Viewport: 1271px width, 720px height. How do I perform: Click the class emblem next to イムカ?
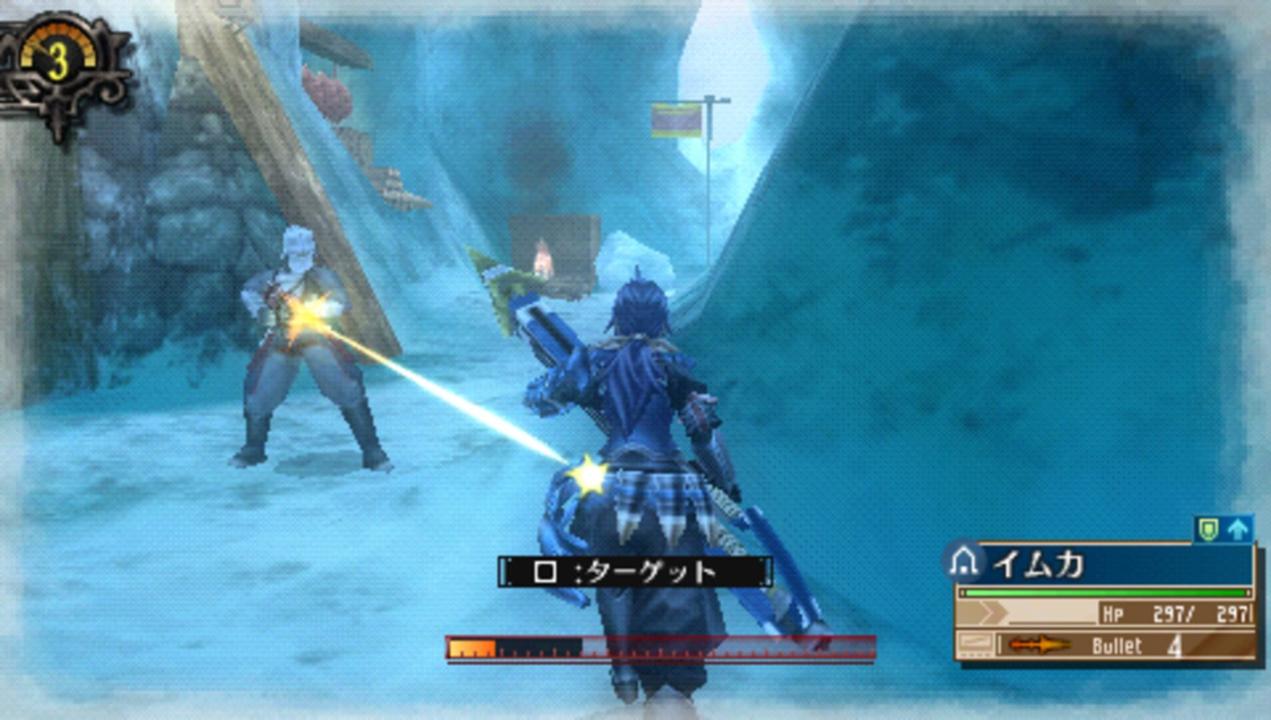pyautogui.click(x=963, y=563)
